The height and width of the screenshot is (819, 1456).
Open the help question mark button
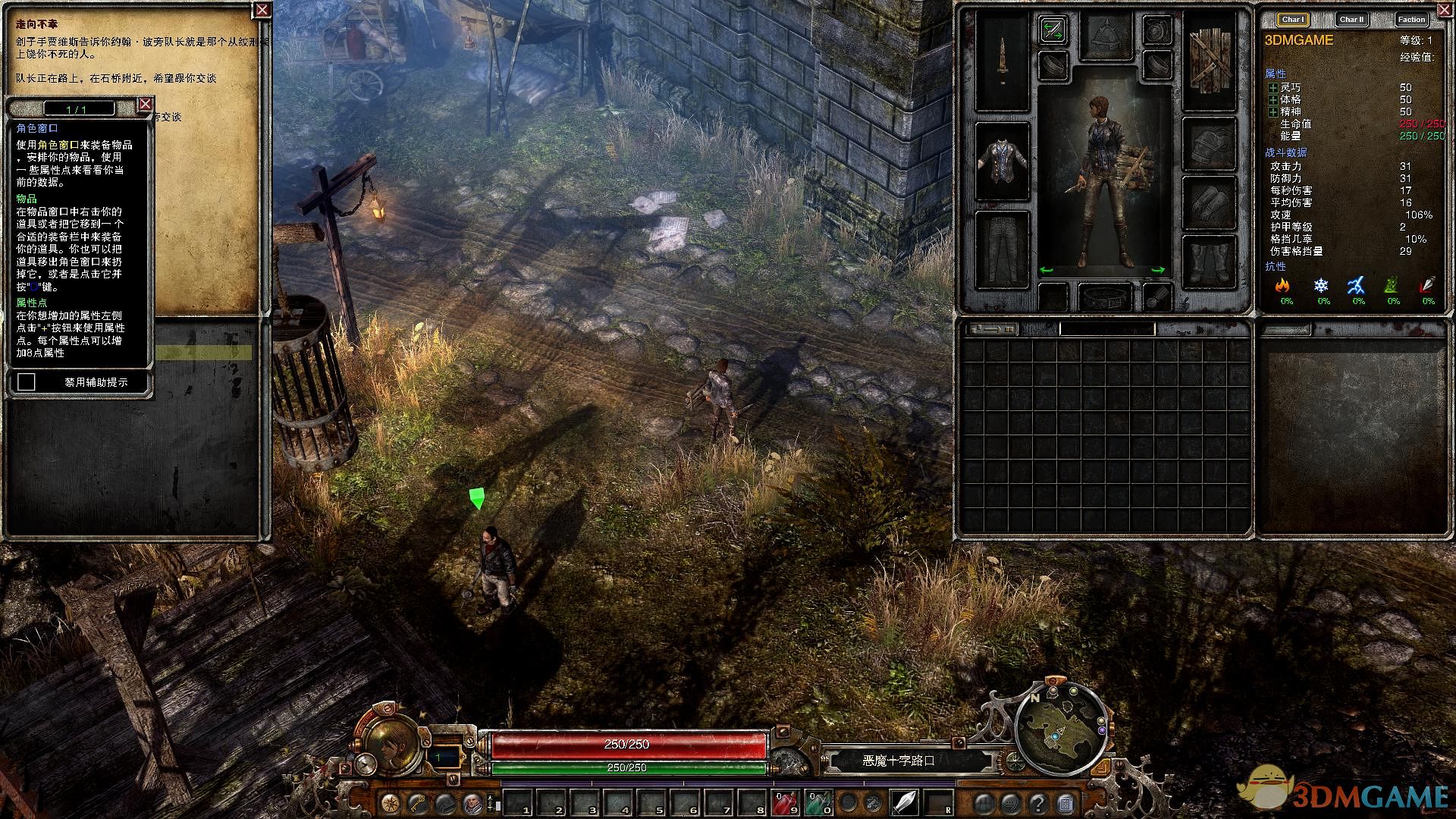(x=1038, y=802)
